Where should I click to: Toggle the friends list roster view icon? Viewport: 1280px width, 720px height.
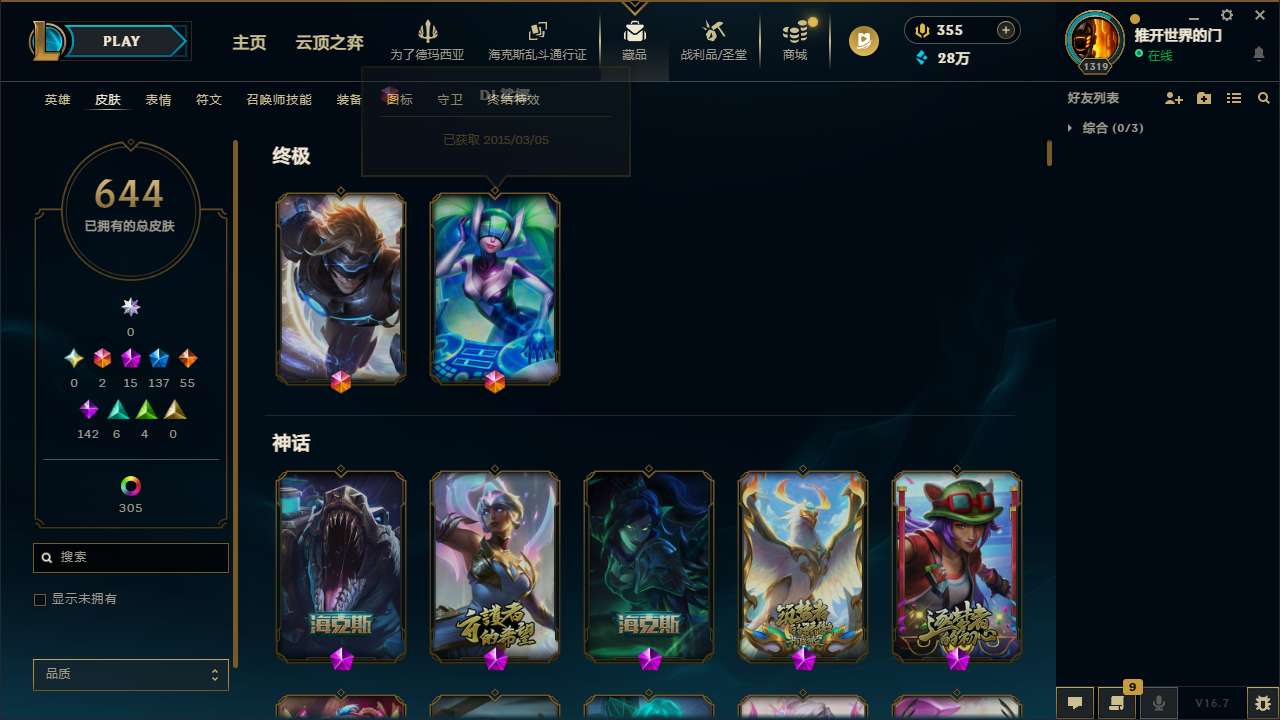point(1234,98)
